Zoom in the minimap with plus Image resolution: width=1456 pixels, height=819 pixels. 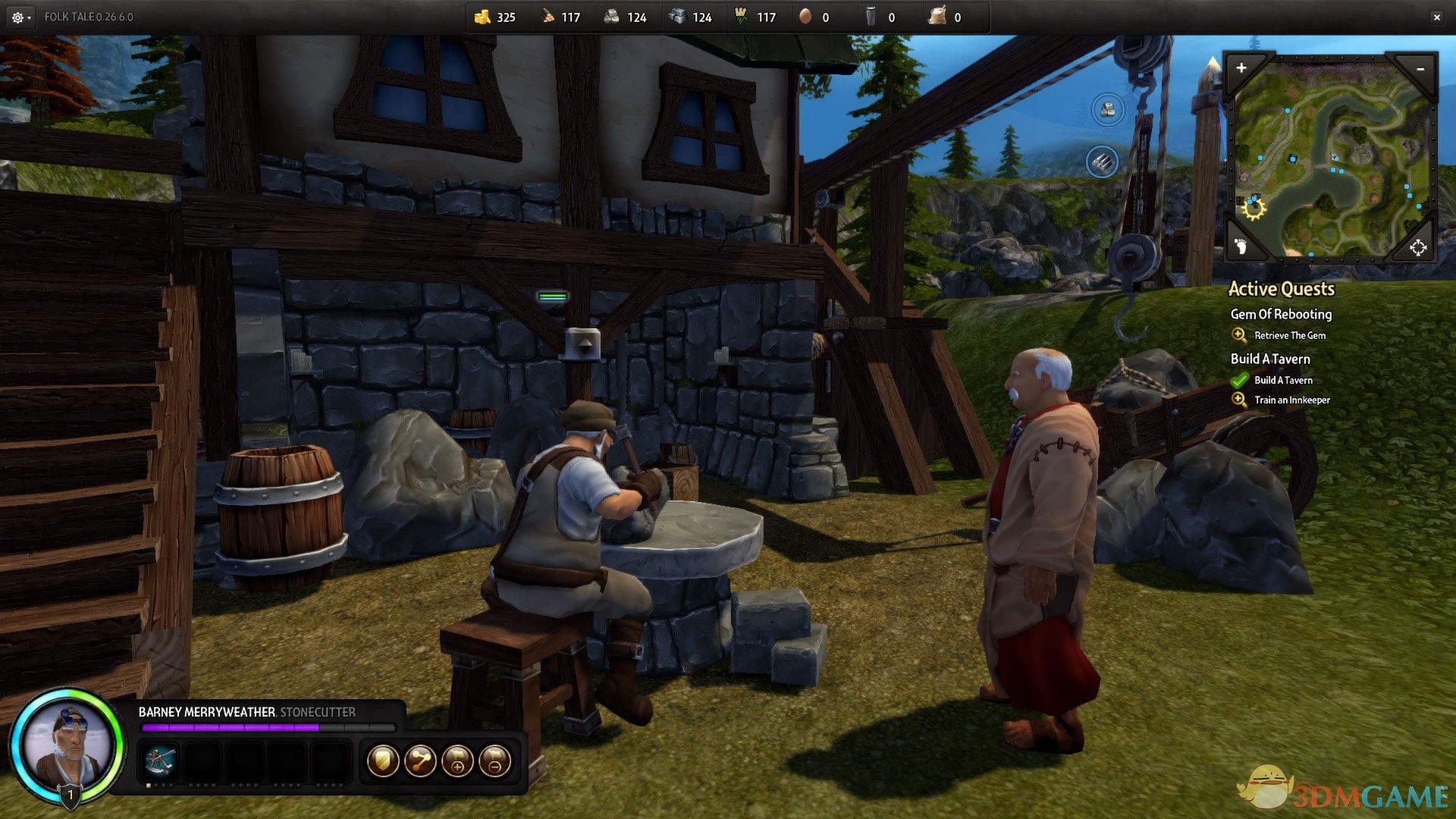(x=1241, y=68)
